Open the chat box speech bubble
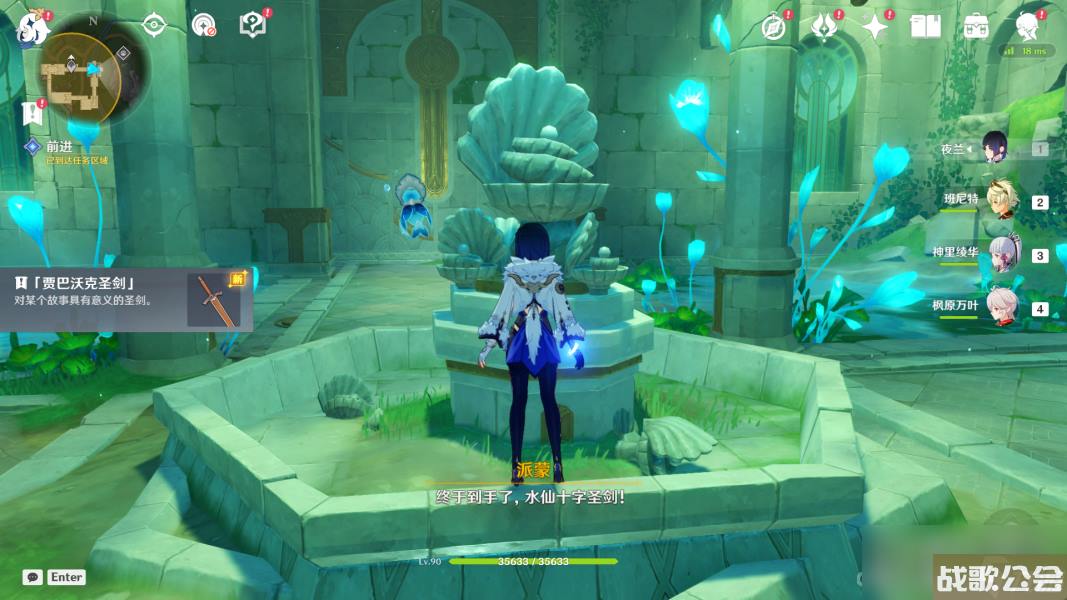The image size is (1067, 600). (x=33, y=577)
